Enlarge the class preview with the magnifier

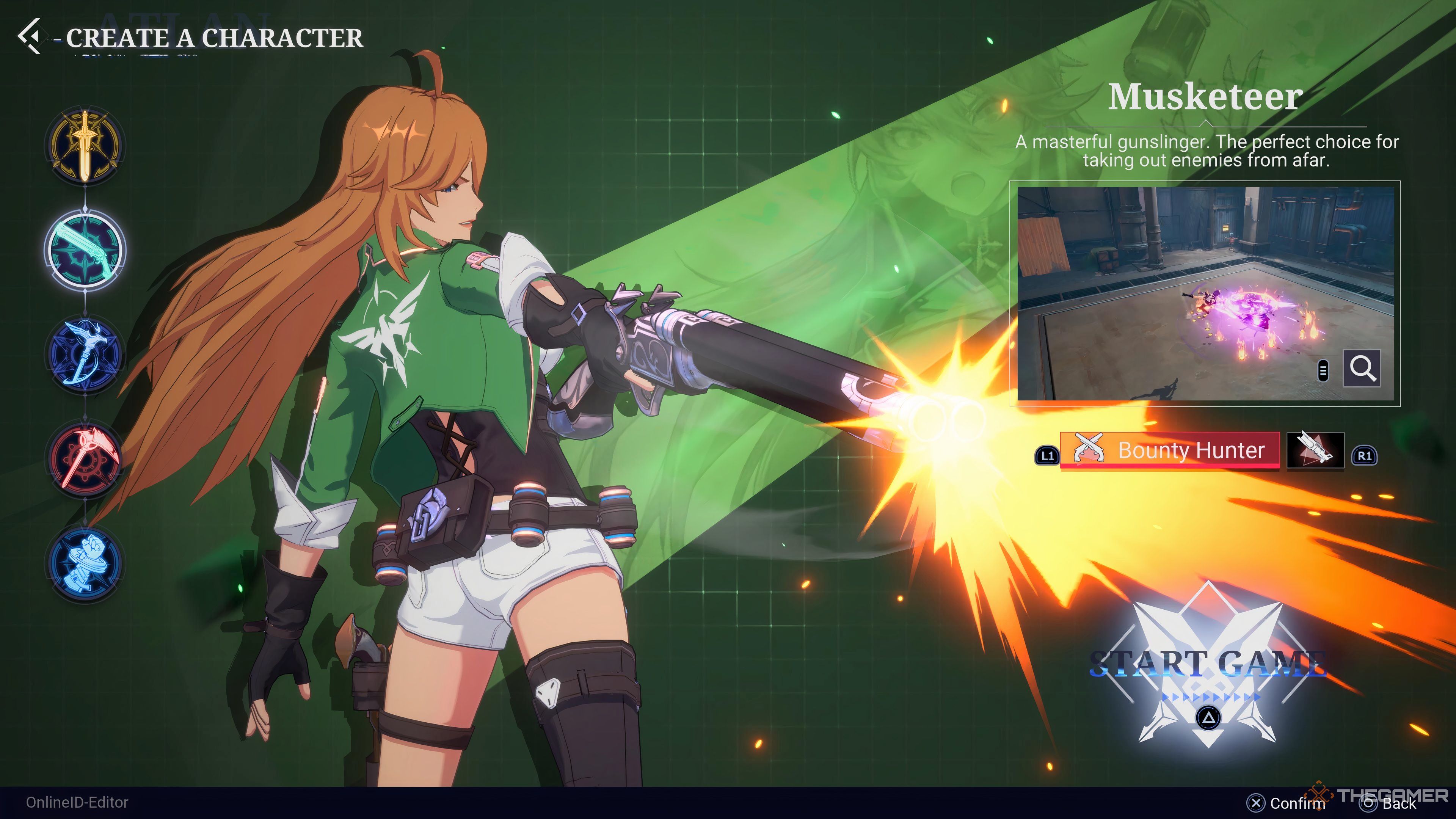tap(1362, 369)
